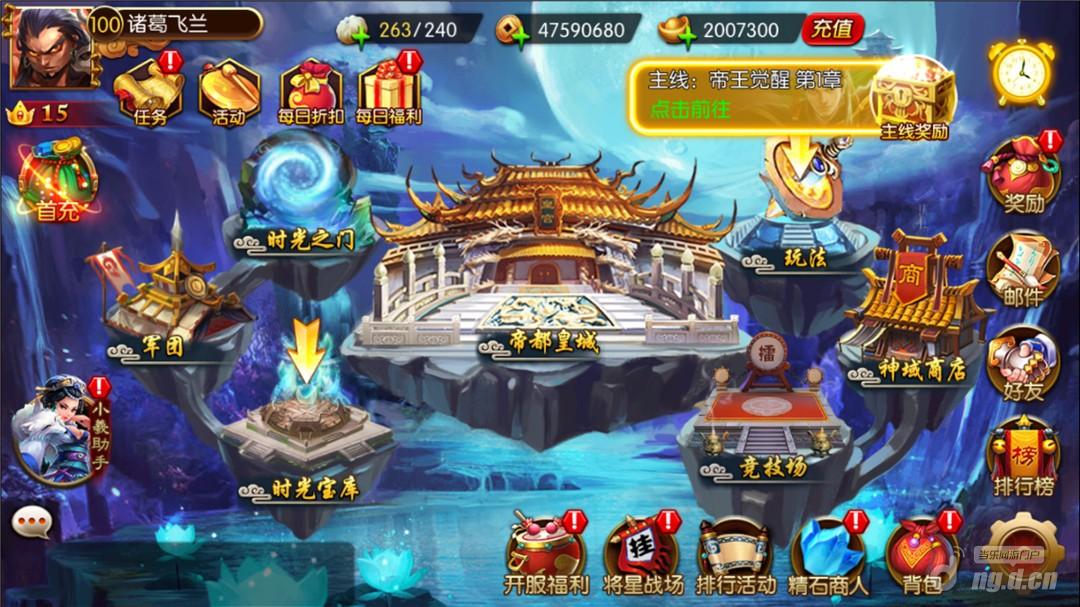Screen dimensions: 1080x607
Task: Open the 好友 friends icon
Action: click(1023, 364)
